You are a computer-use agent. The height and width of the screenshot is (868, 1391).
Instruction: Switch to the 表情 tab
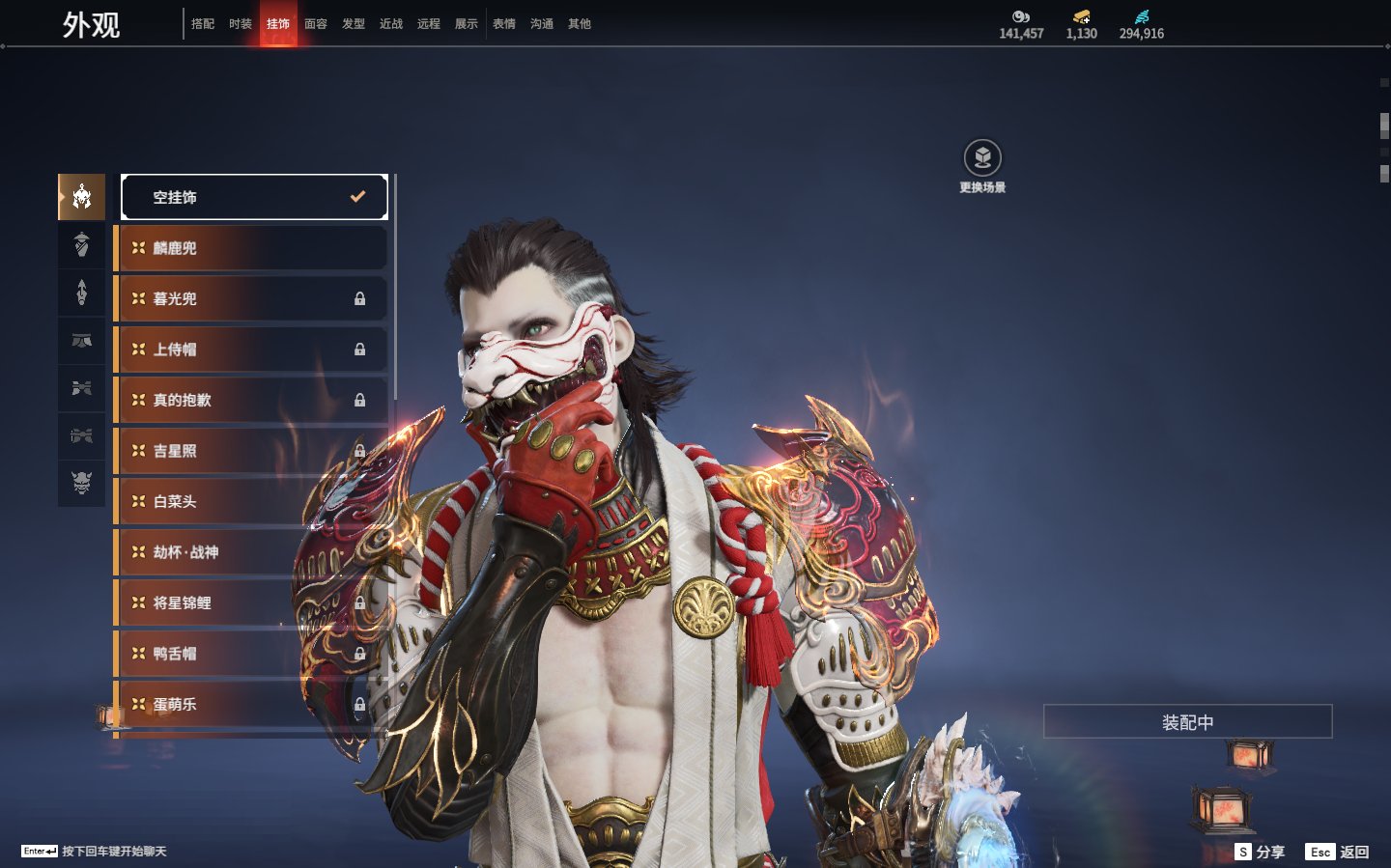[x=504, y=24]
